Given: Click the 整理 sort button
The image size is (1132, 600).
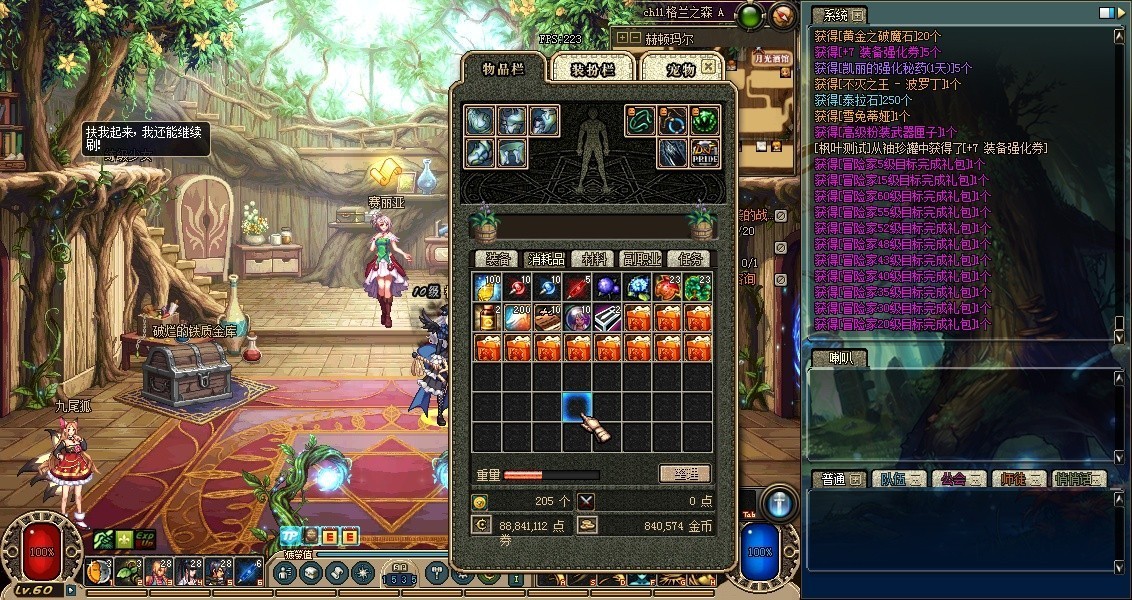Looking at the screenshot, I should point(685,474).
